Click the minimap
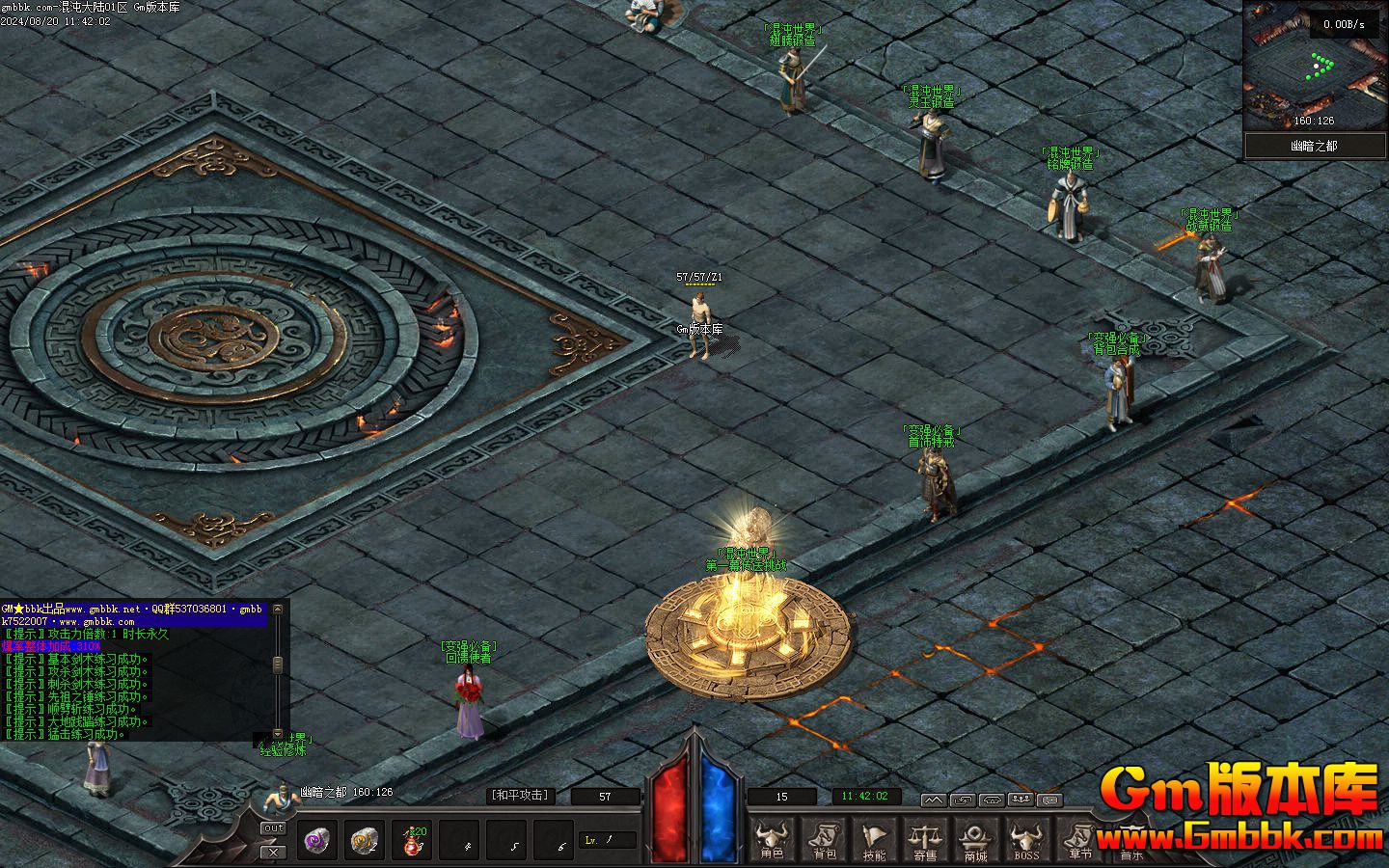This screenshot has width=1389, height=868. click(1314, 66)
